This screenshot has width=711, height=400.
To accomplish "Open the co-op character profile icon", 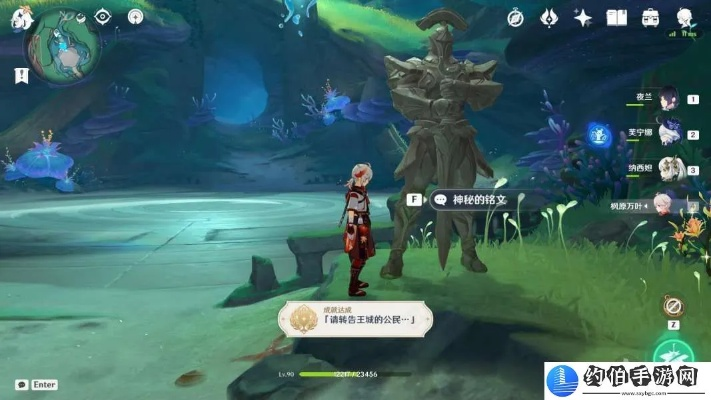I will 685,17.
